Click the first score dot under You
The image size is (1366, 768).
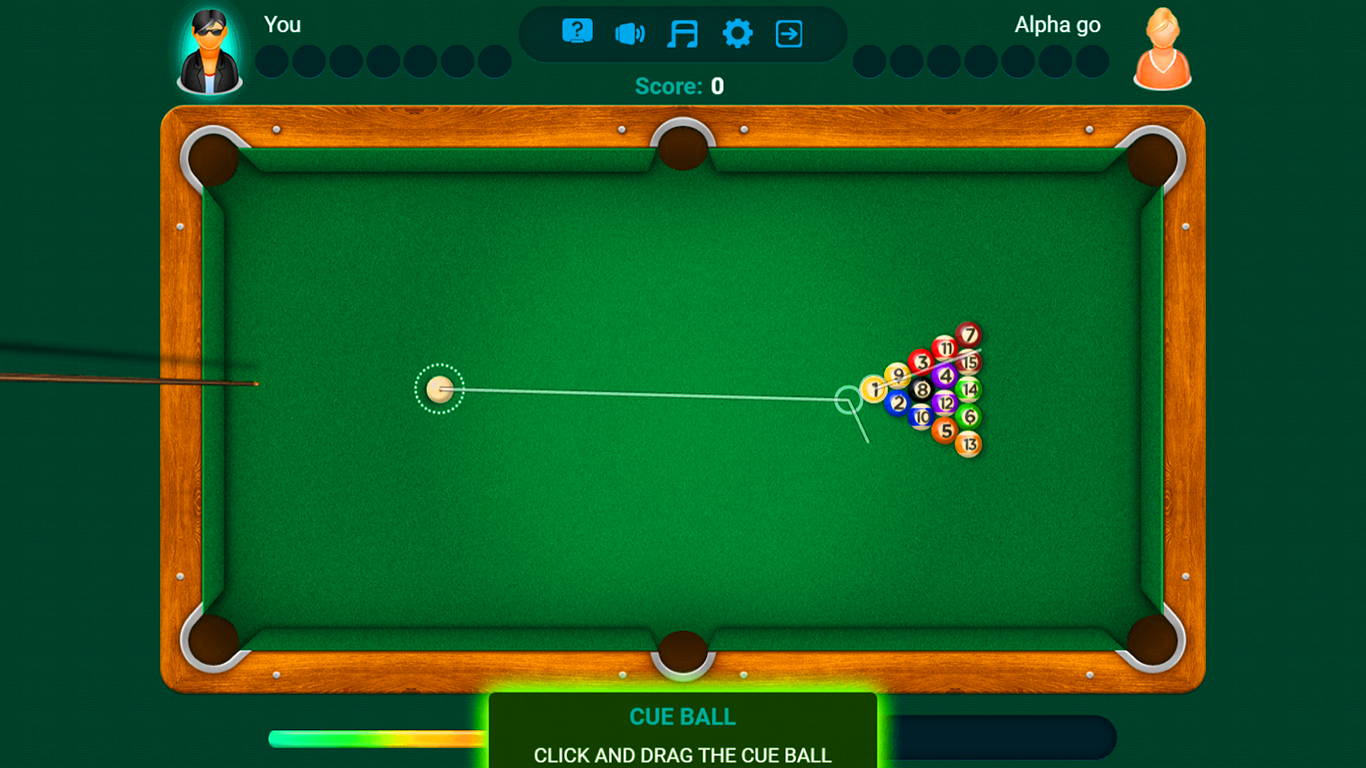pos(271,61)
